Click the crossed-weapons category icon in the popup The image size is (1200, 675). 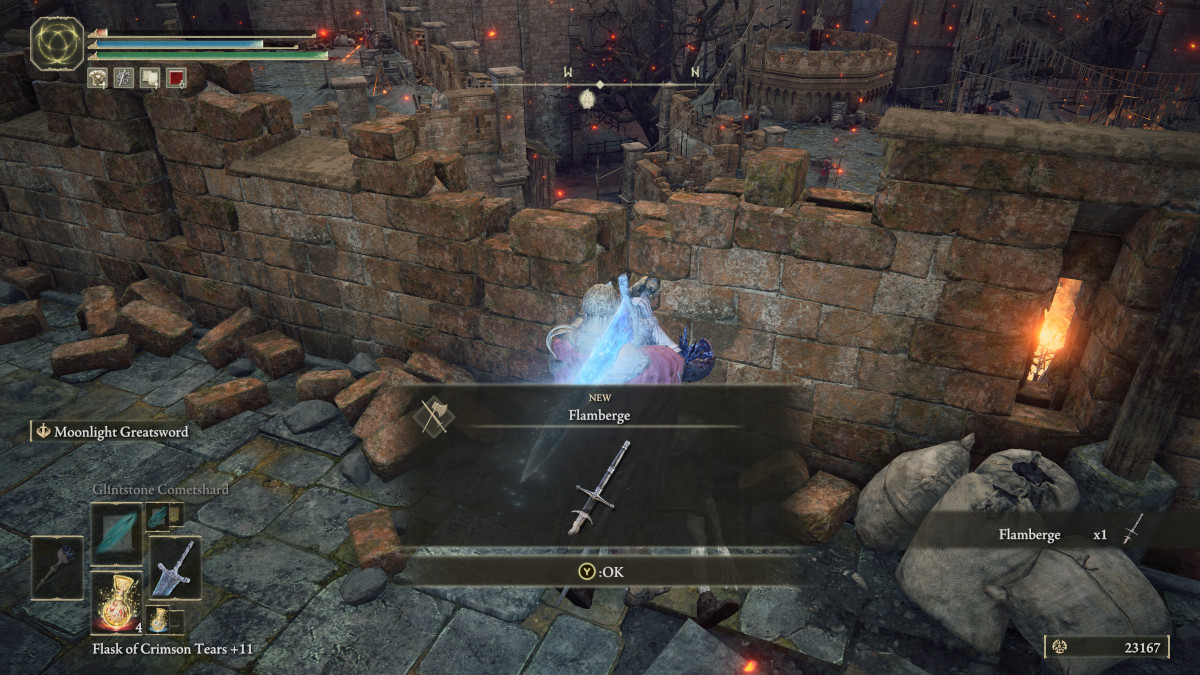click(437, 414)
